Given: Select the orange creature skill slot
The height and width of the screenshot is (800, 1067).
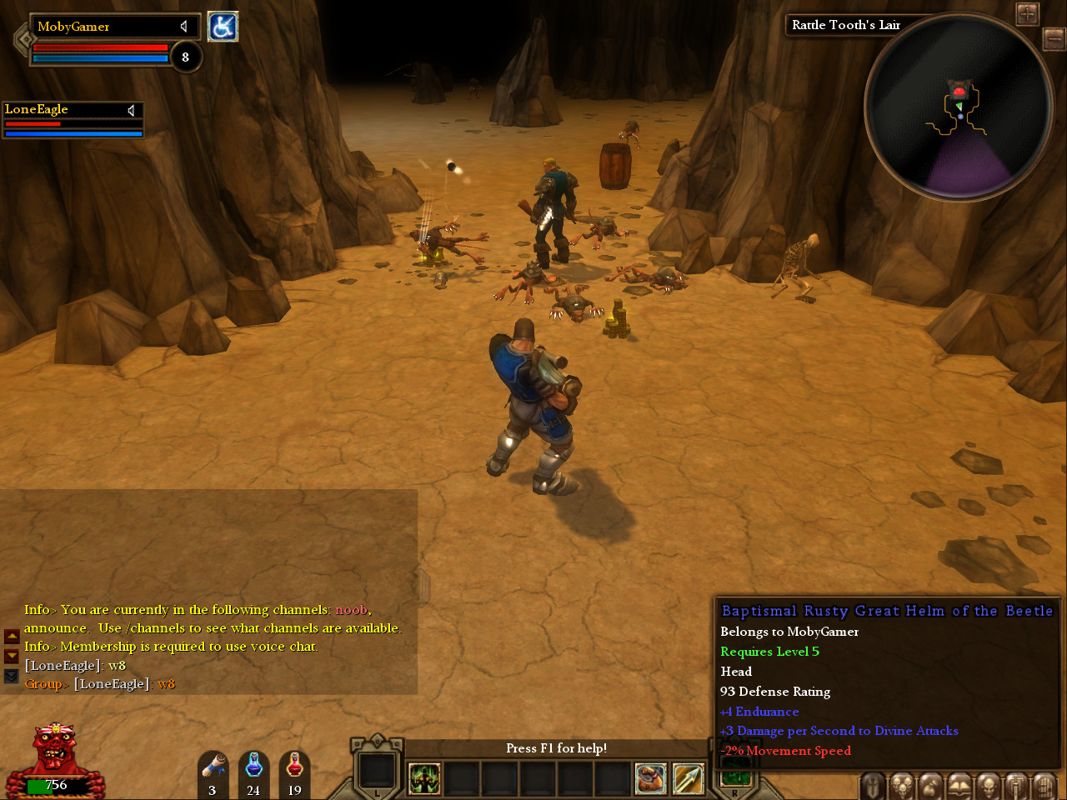Looking at the screenshot, I should (x=651, y=778).
